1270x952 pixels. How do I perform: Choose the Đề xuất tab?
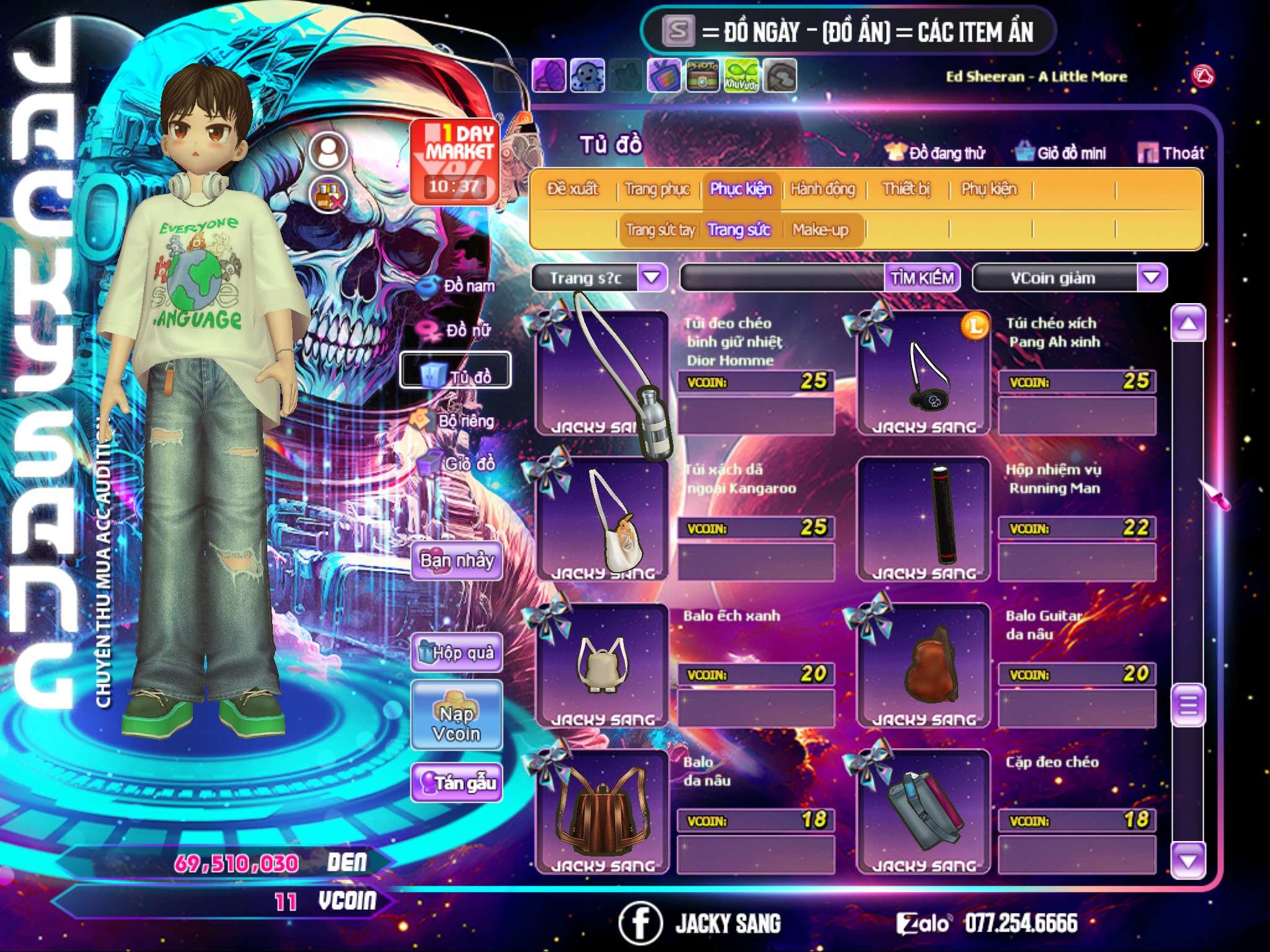click(572, 189)
